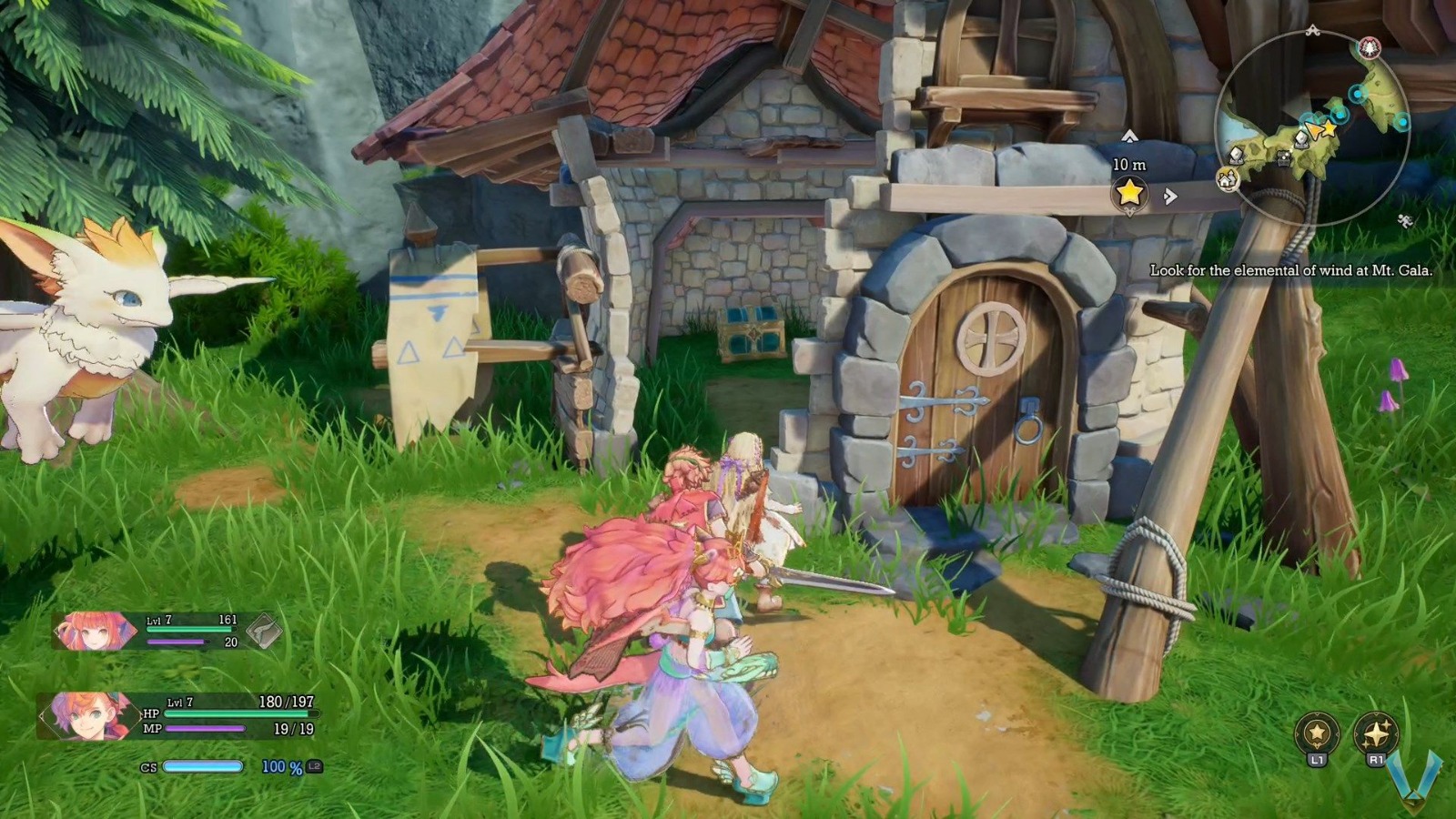1456x819 pixels.
Task: Select the 10 m distance label
Action: 1128,165
